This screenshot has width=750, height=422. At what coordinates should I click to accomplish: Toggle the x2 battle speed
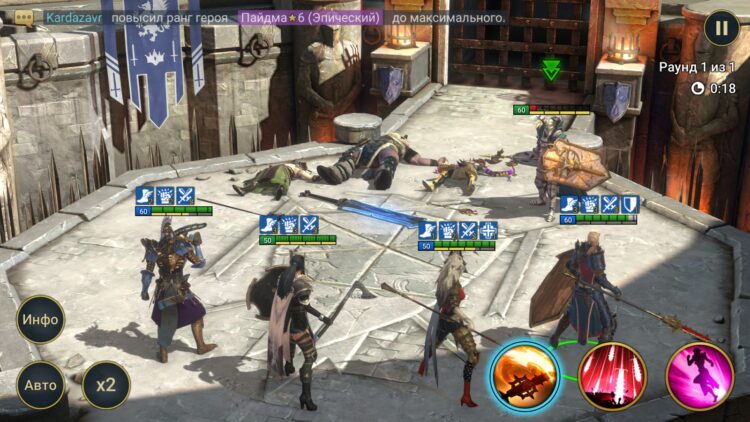click(106, 385)
